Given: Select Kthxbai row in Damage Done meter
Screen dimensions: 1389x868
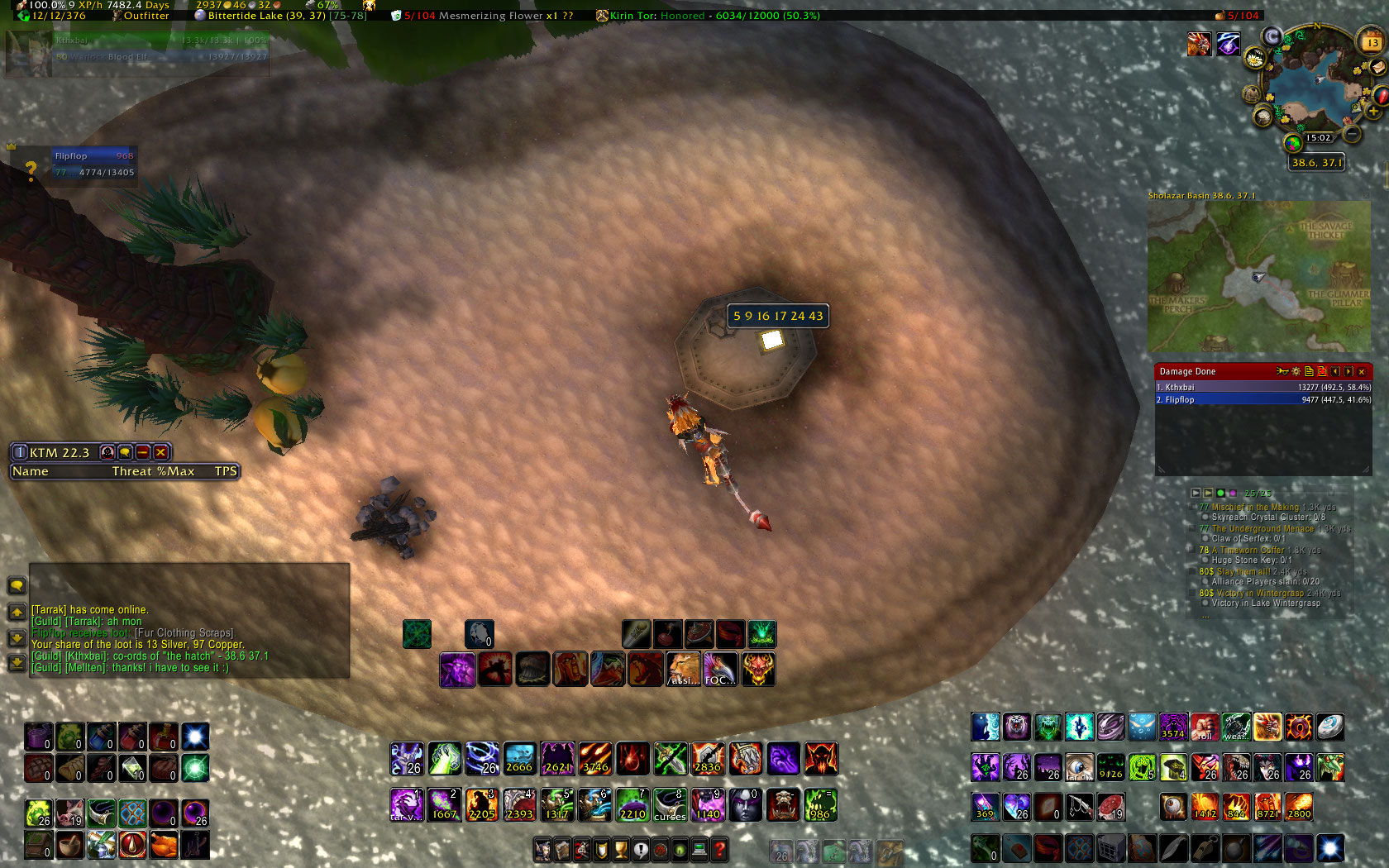Looking at the screenshot, I should point(1263,387).
